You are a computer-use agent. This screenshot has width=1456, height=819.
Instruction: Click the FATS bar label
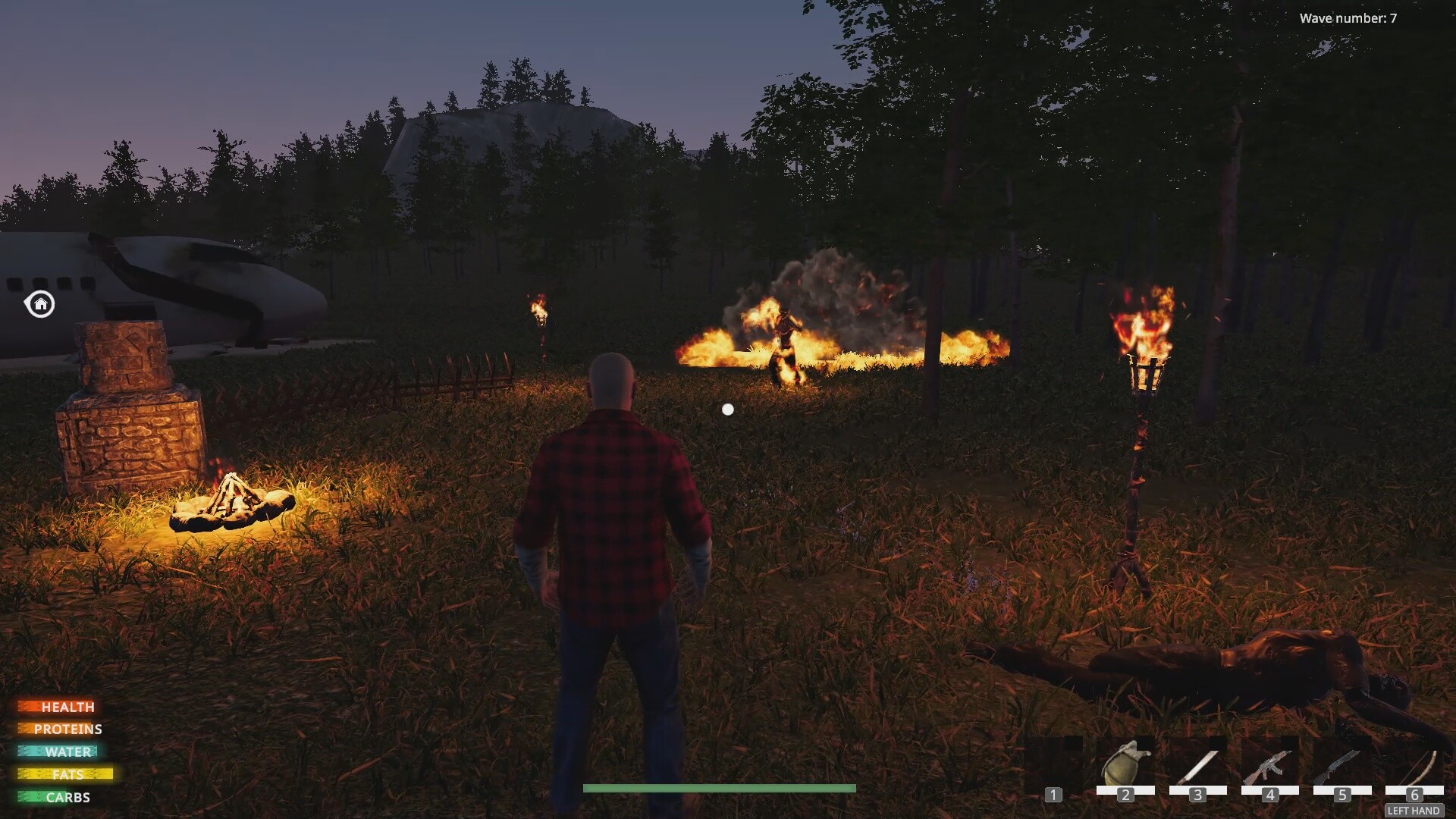[67, 774]
